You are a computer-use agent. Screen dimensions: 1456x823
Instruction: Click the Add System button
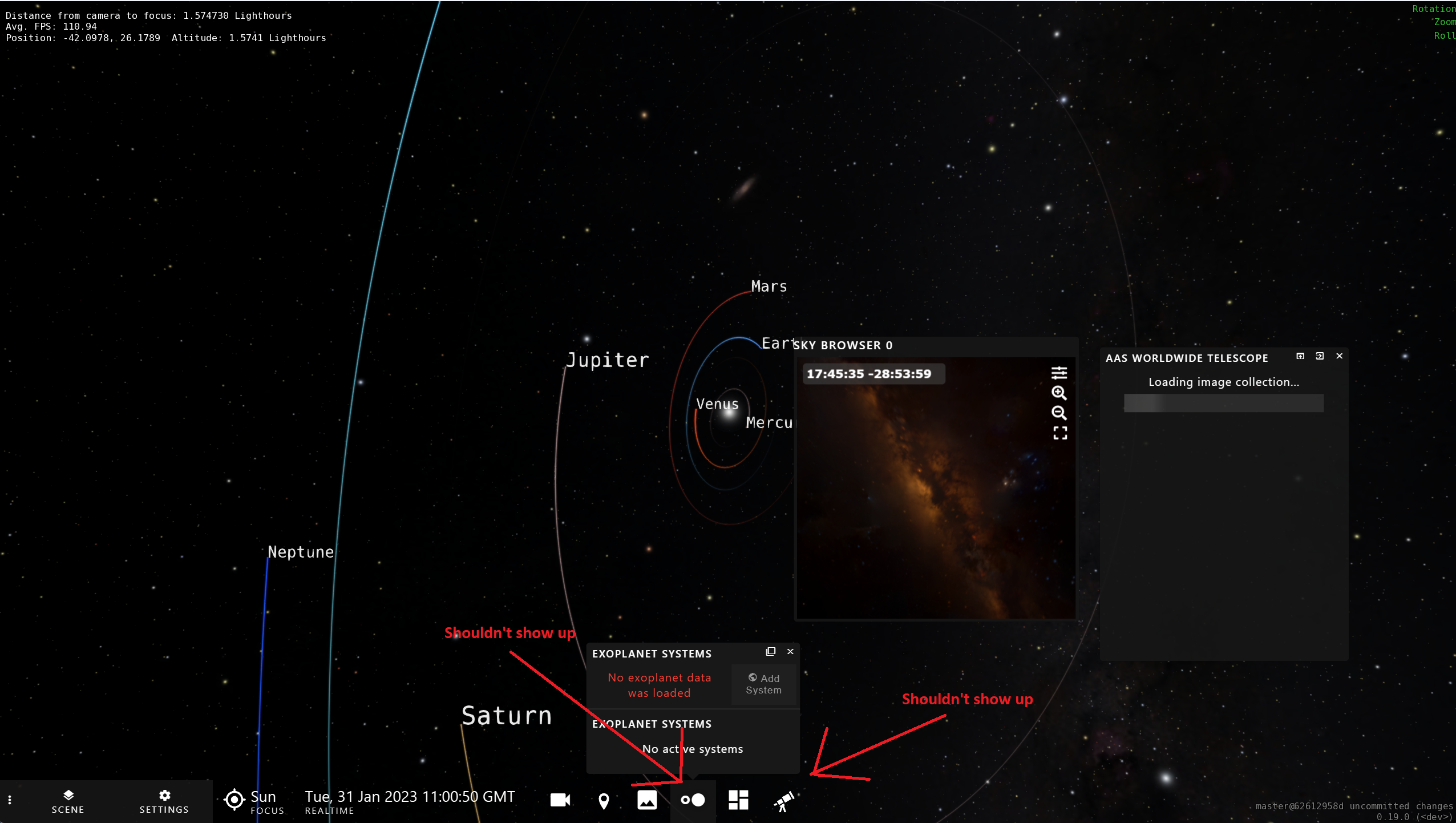click(x=763, y=684)
